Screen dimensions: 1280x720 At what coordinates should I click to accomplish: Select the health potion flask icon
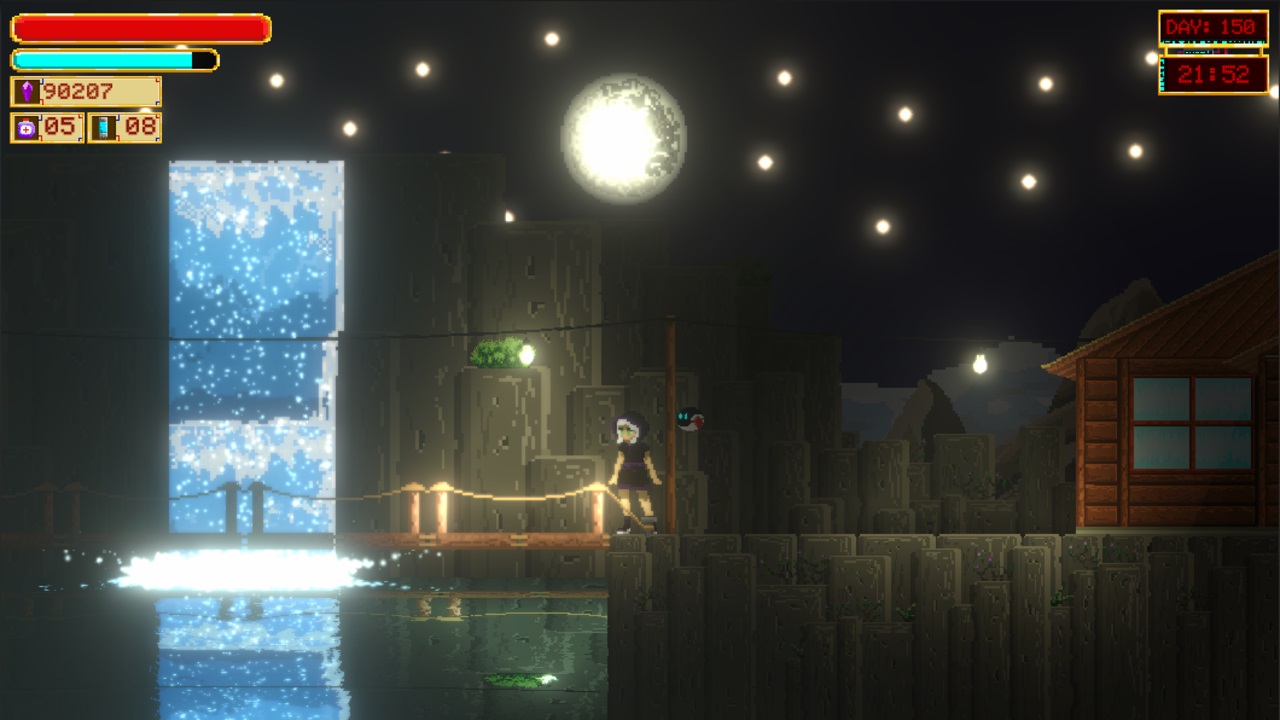[x=26, y=127]
